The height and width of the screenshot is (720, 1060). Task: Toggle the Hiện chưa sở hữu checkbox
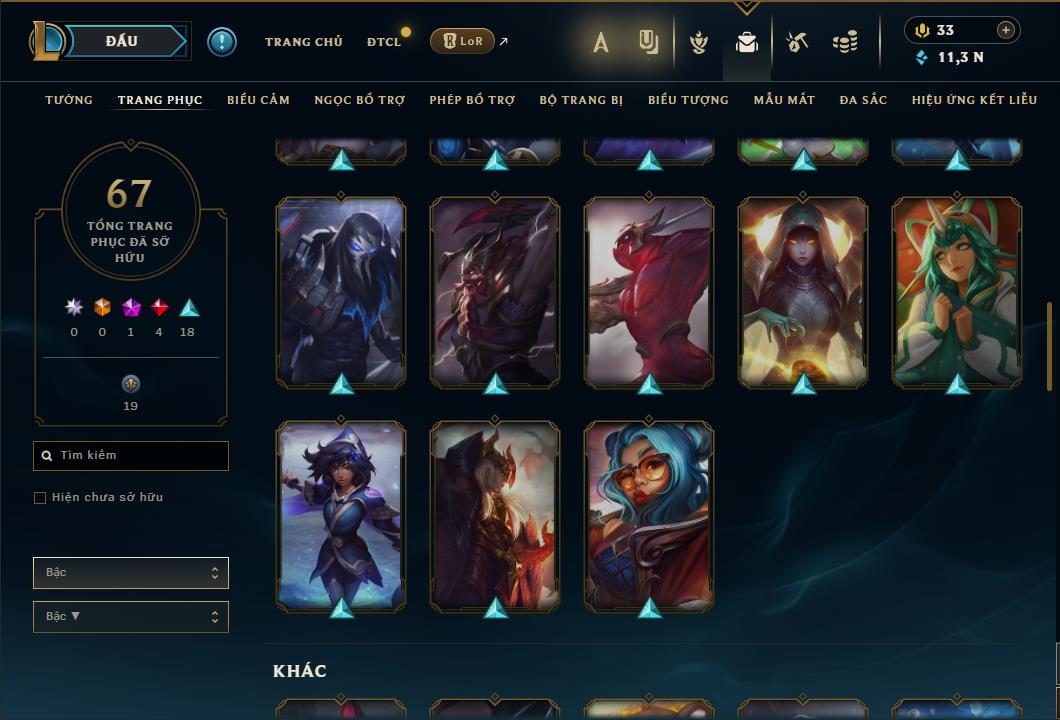click(x=40, y=498)
